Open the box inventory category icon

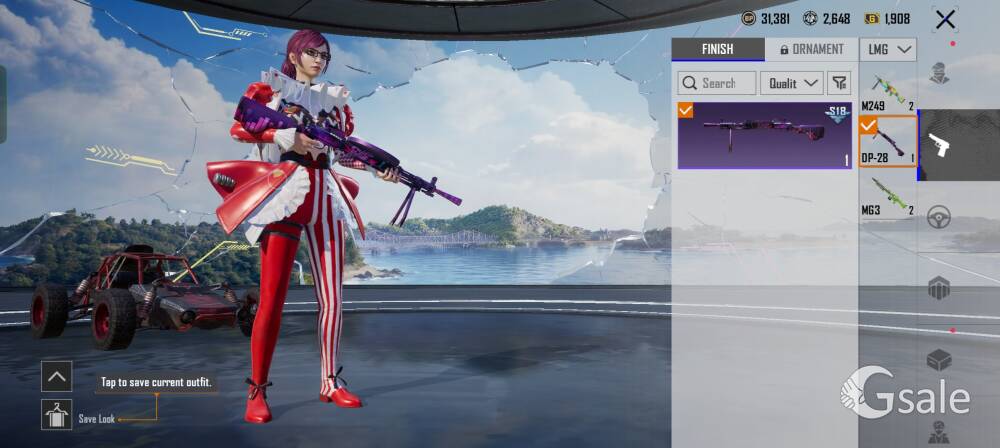tap(939, 360)
